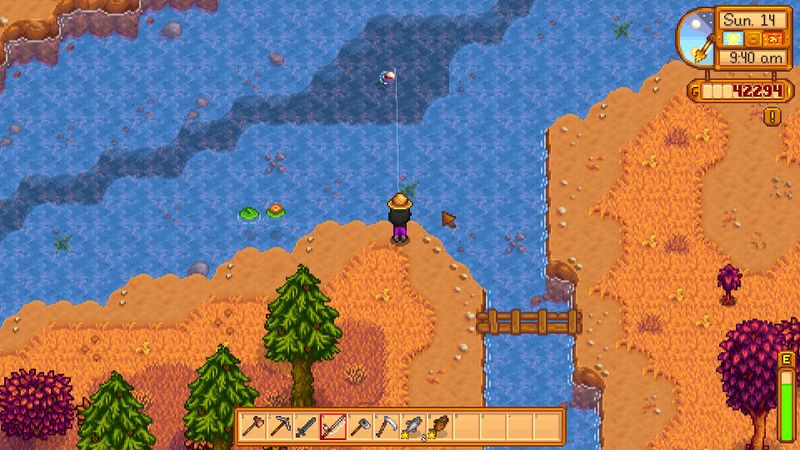Viewport: 800px width, 450px height.
Task: Select the axe in the hotbar
Action: (x=254, y=427)
